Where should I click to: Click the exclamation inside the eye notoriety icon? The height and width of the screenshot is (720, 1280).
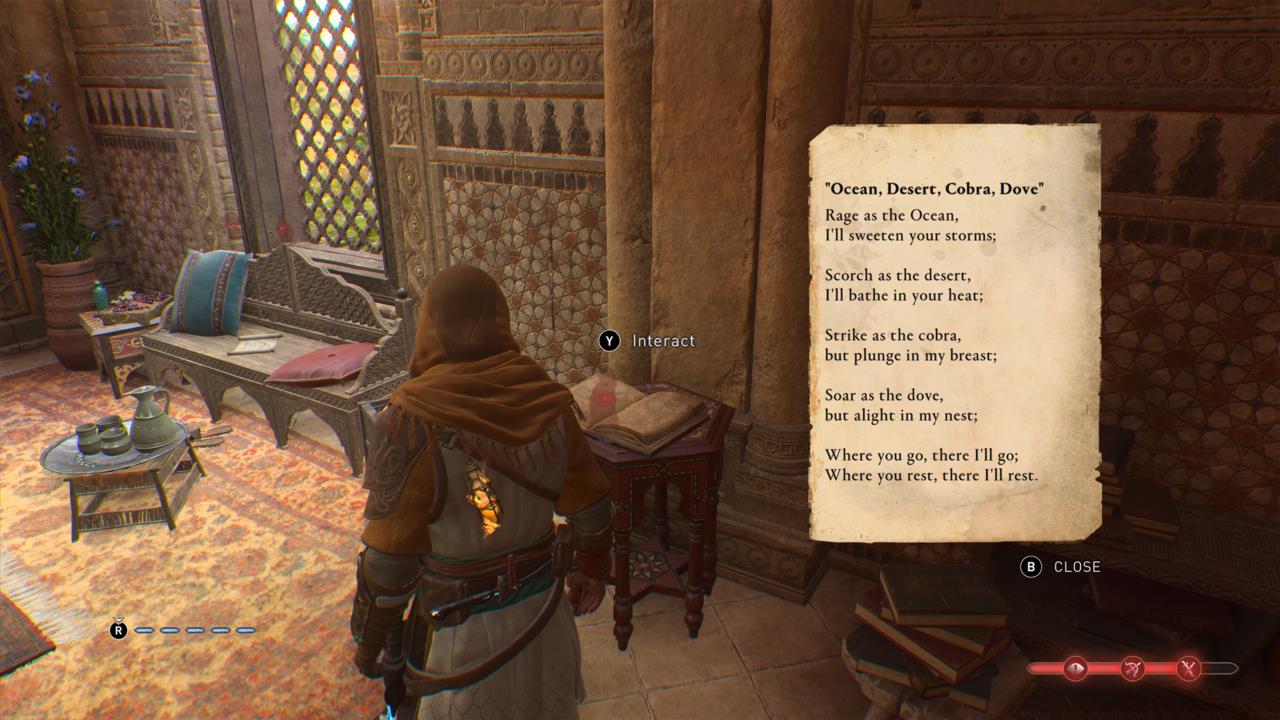click(1075, 668)
